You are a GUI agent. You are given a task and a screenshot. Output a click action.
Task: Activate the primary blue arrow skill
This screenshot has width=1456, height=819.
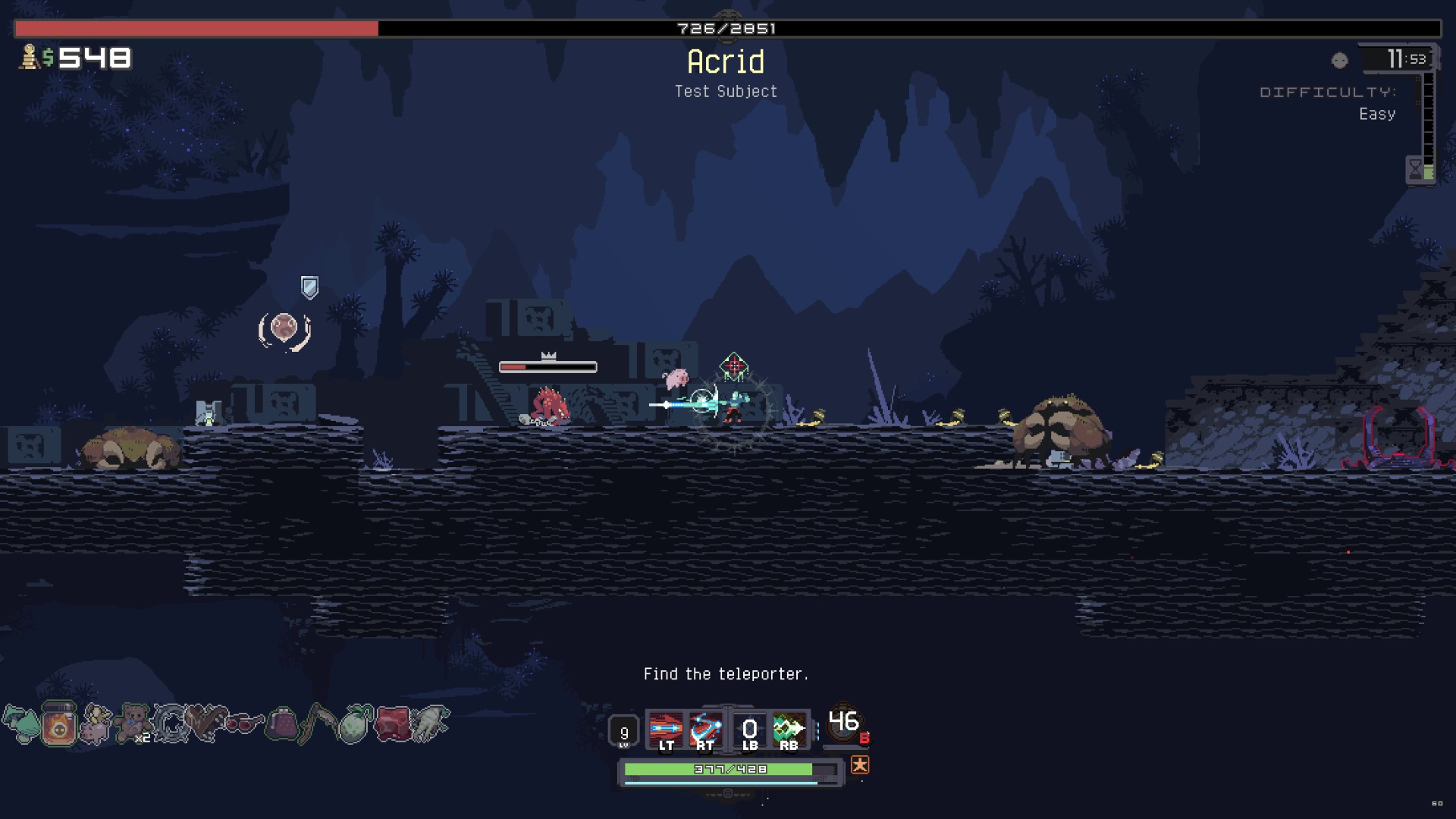pos(666,730)
